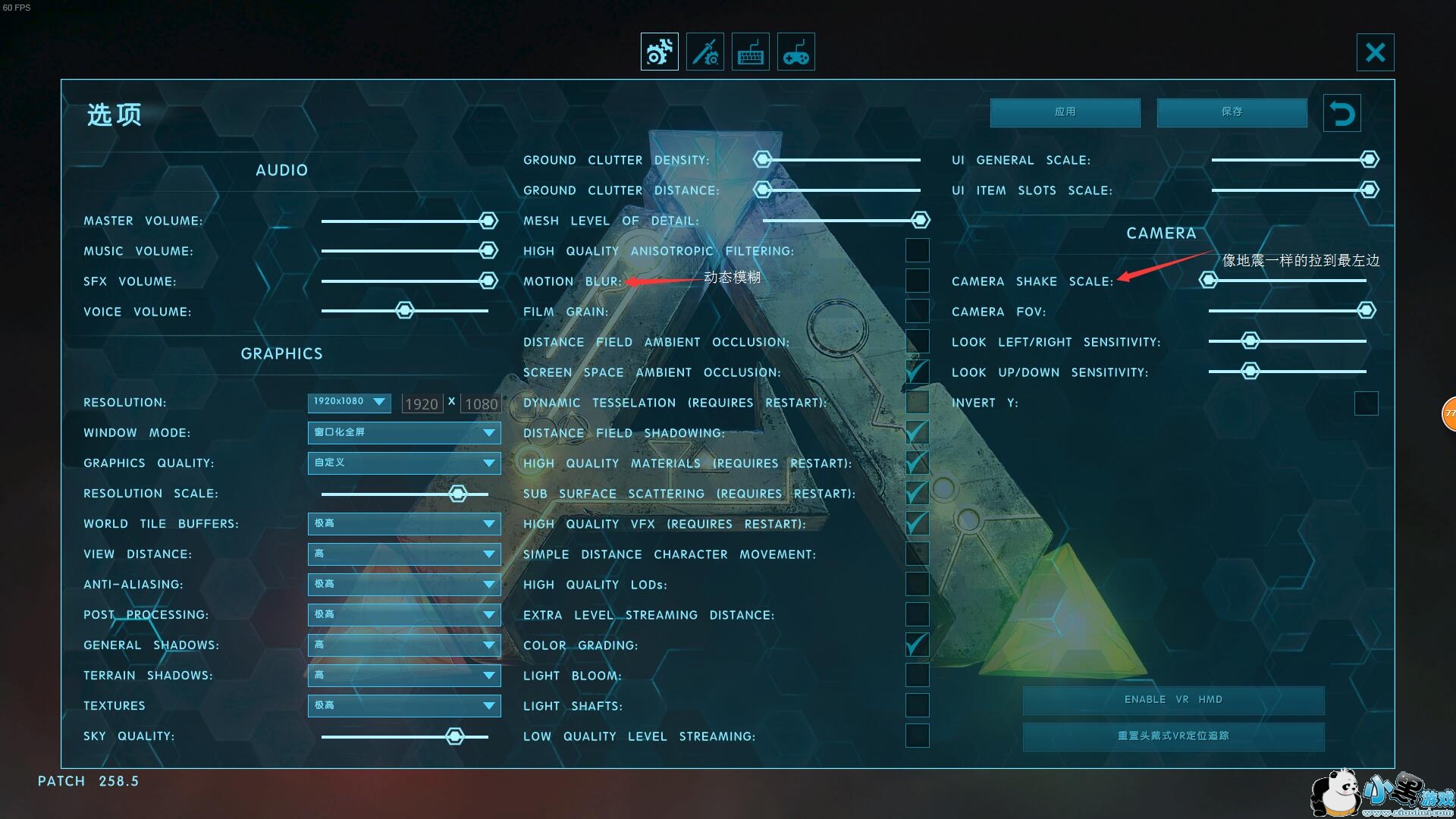Viewport: 1456px width, 819px height.
Task: Close the options menu with the X button
Action: click(x=1375, y=52)
